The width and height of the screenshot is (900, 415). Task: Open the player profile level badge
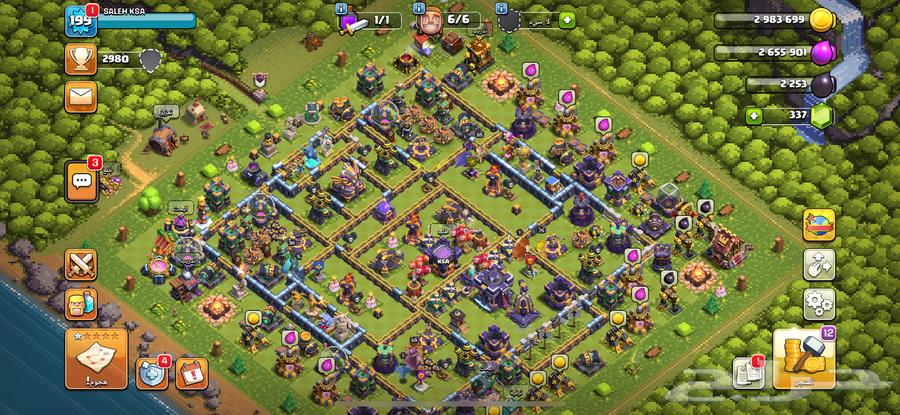(79, 20)
